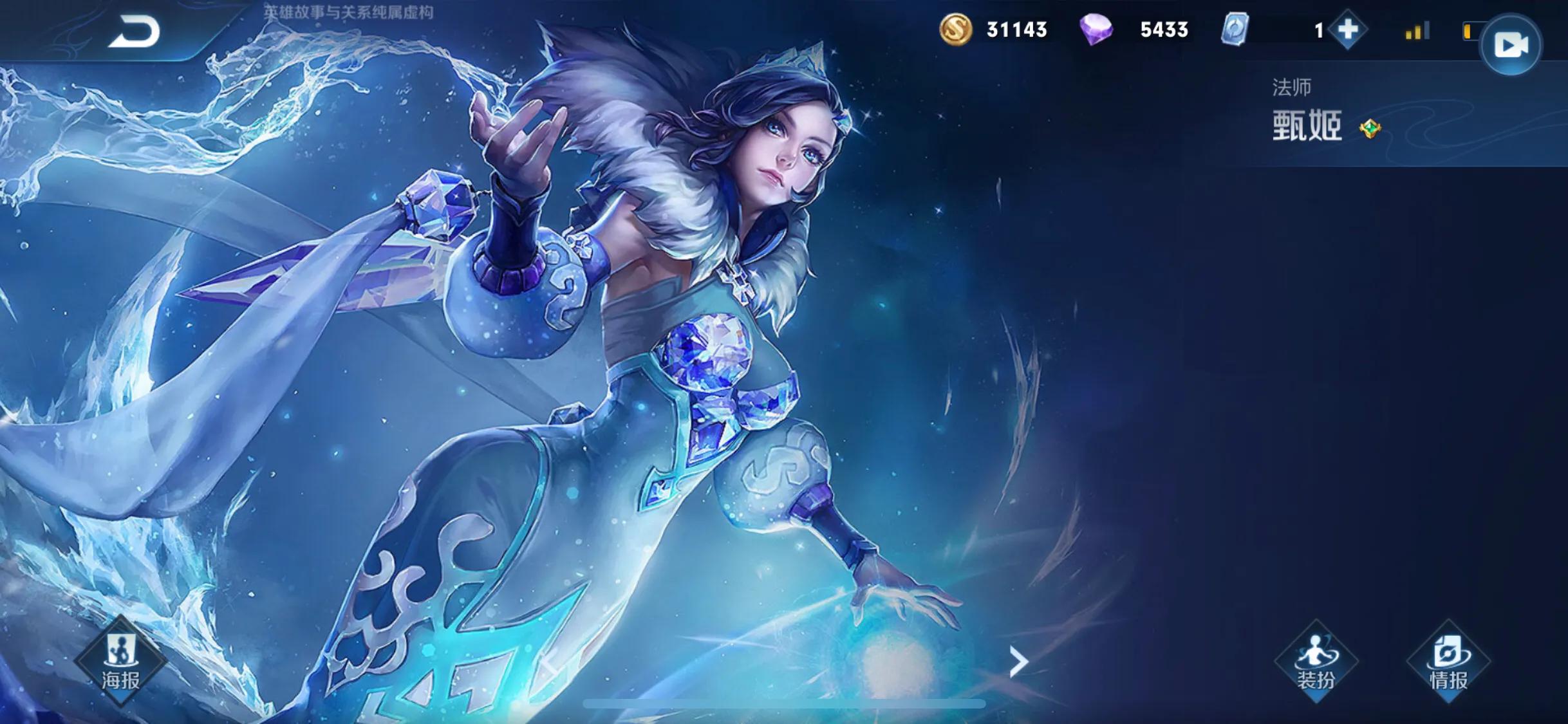Image resolution: width=1568 pixels, height=724 pixels.
Task: Go back using the return arrow
Action: [134, 32]
